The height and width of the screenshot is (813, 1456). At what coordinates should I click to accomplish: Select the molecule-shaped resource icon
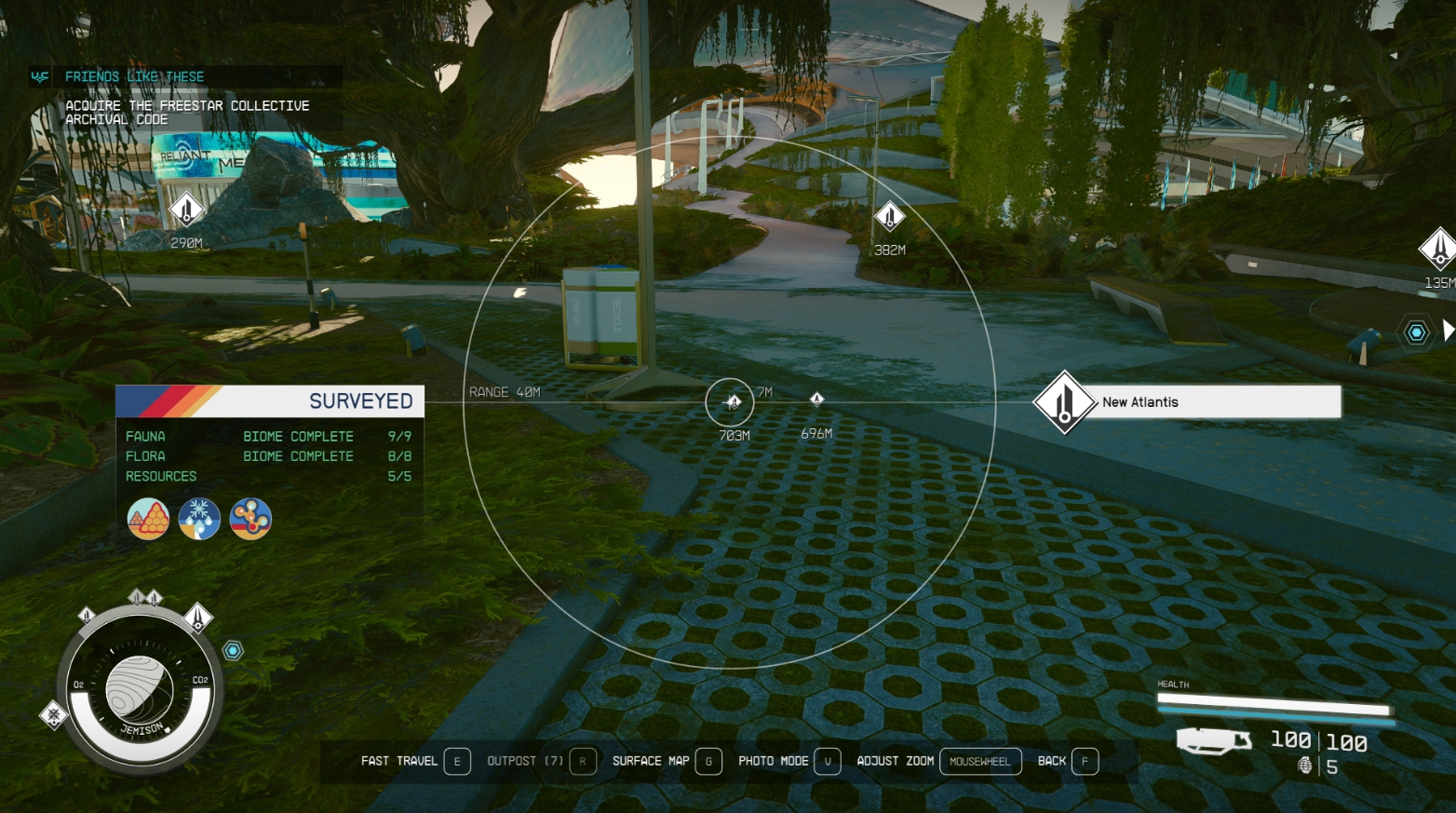tap(250, 519)
